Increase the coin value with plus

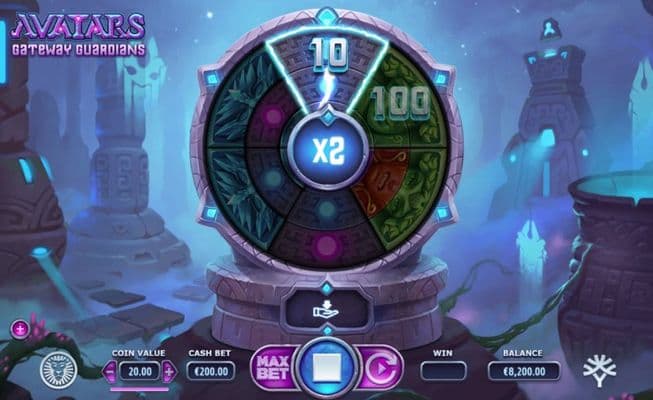pyautogui.click(x=168, y=371)
